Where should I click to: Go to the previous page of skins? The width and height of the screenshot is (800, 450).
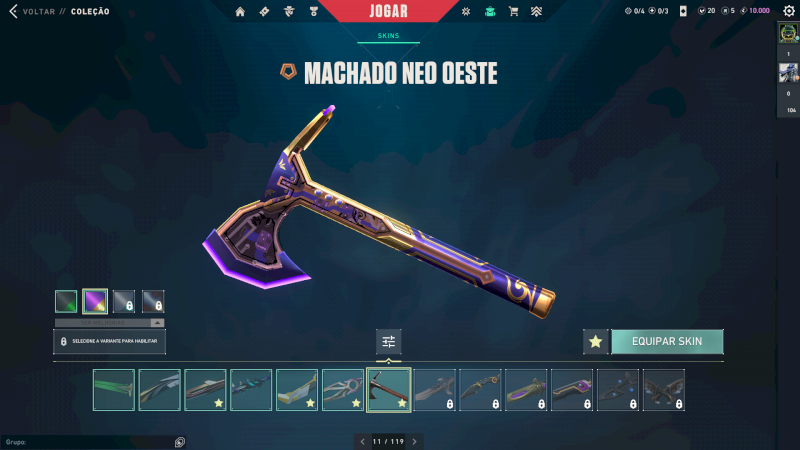(363, 441)
